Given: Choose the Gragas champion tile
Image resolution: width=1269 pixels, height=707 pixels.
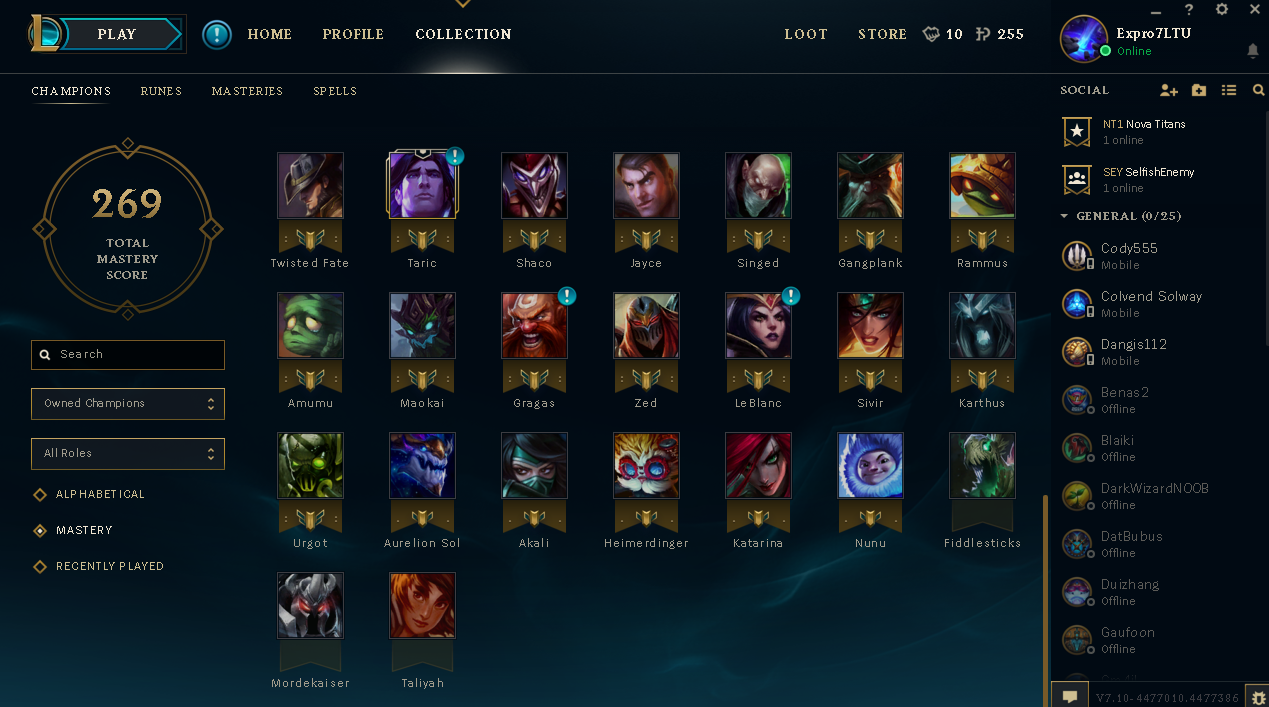Looking at the screenshot, I should 534,326.
